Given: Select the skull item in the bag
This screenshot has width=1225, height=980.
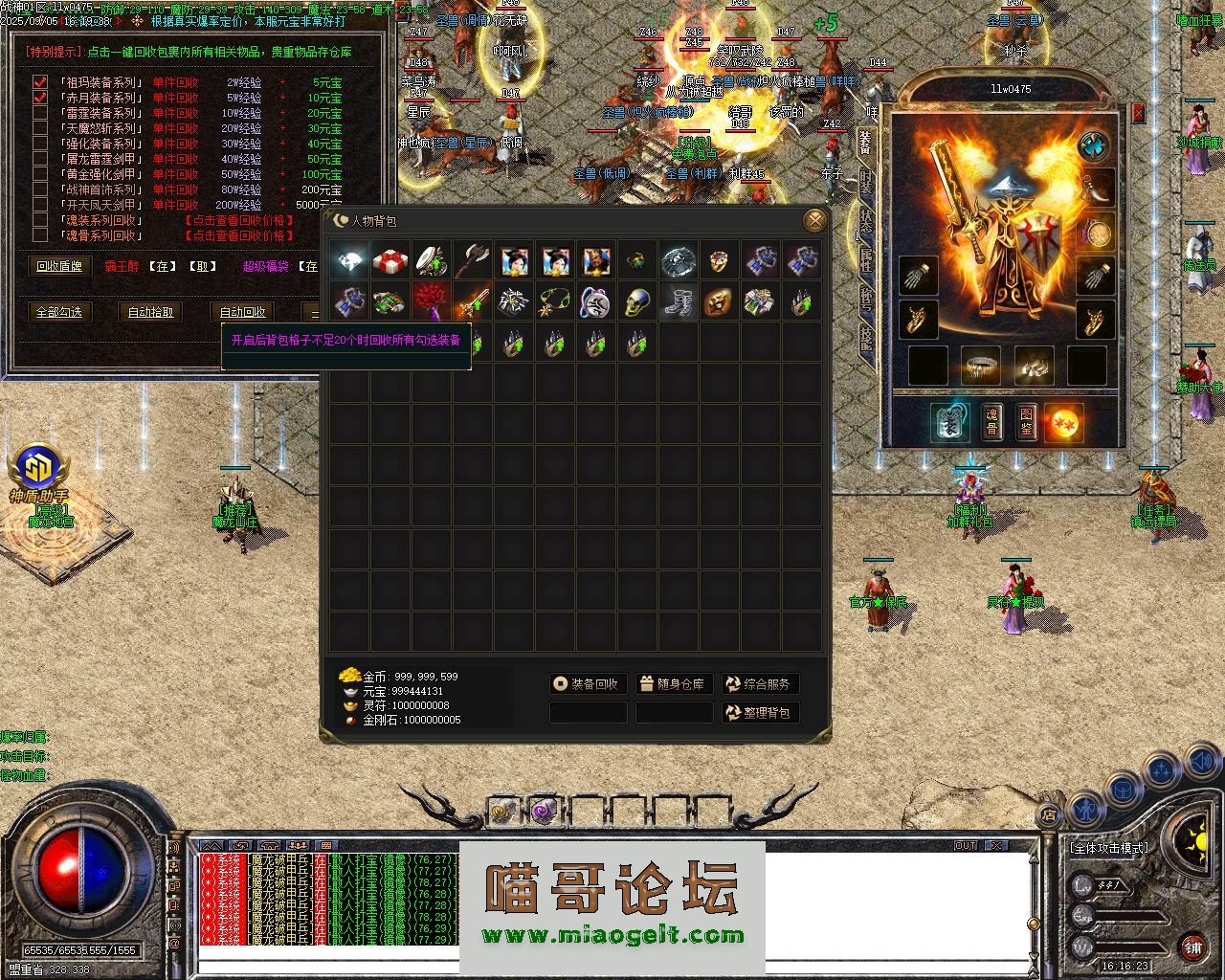Looking at the screenshot, I should coord(637,302).
